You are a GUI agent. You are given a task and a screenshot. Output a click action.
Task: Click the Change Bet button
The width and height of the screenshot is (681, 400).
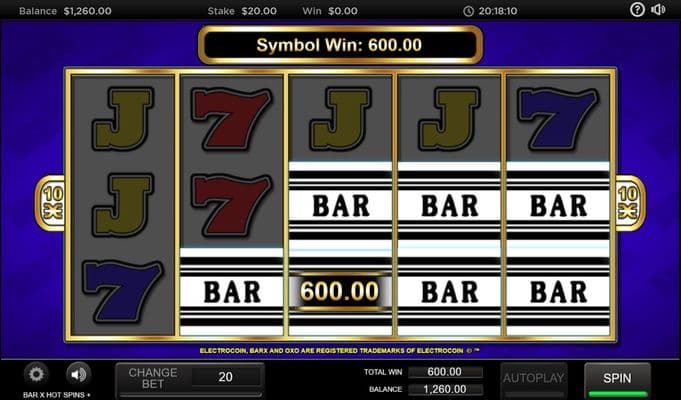click(x=152, y=379)
